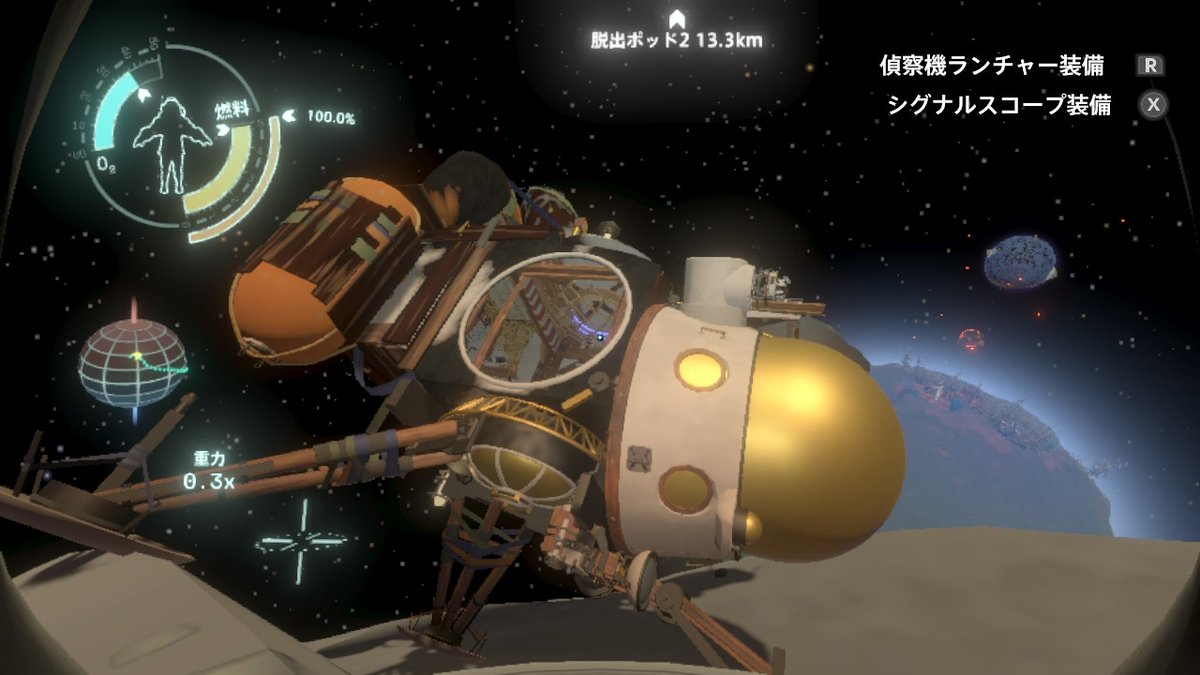Image resolution: width=1200 pixels, height=675 pixels.
Task: Choose the シグナルスコープ装備 prompt label
Action: [998, 105]
